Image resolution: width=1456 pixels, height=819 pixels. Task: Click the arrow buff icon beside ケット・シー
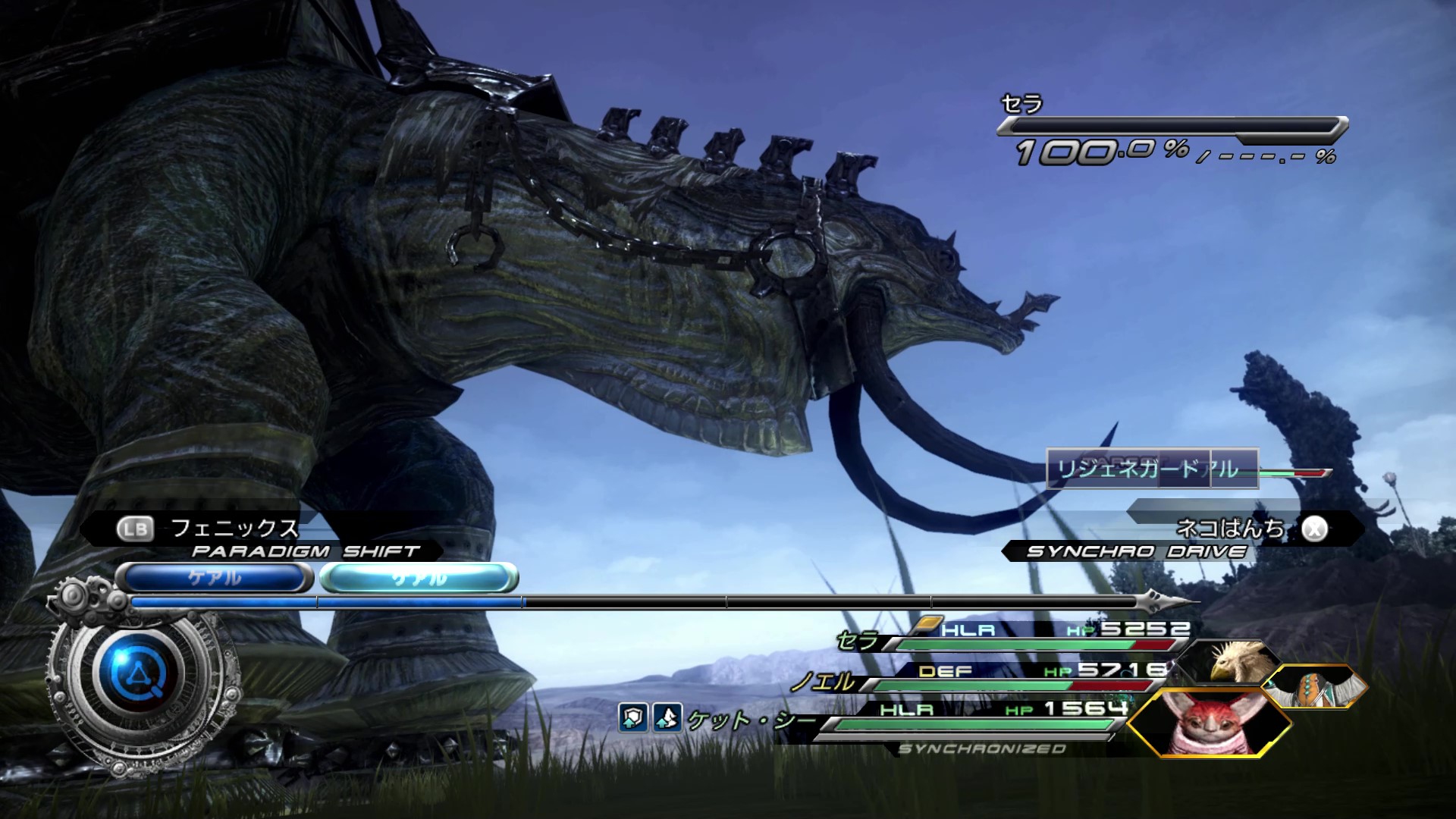point(667,717)
